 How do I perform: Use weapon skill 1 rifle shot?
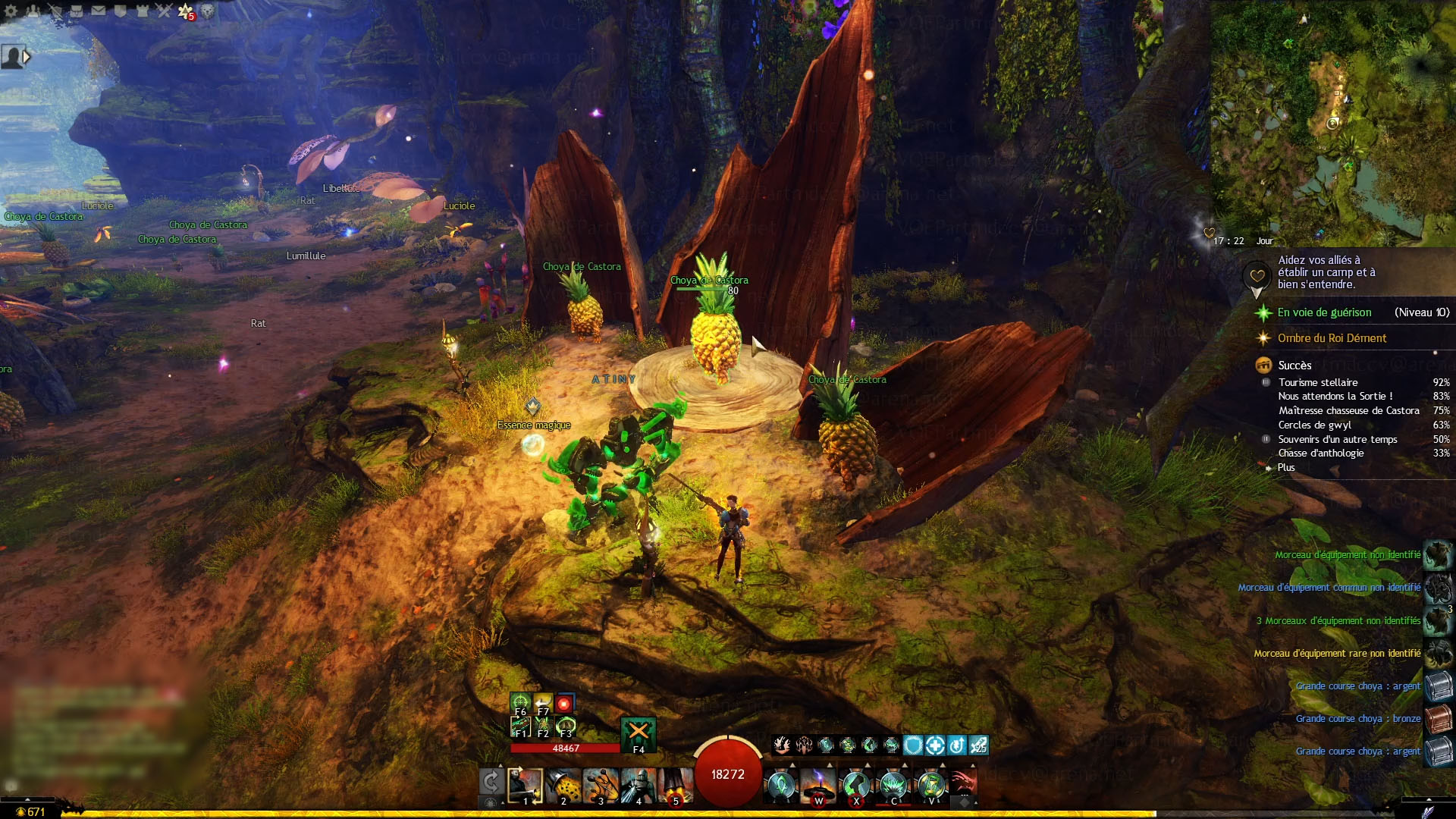click(x=525, y=786)
